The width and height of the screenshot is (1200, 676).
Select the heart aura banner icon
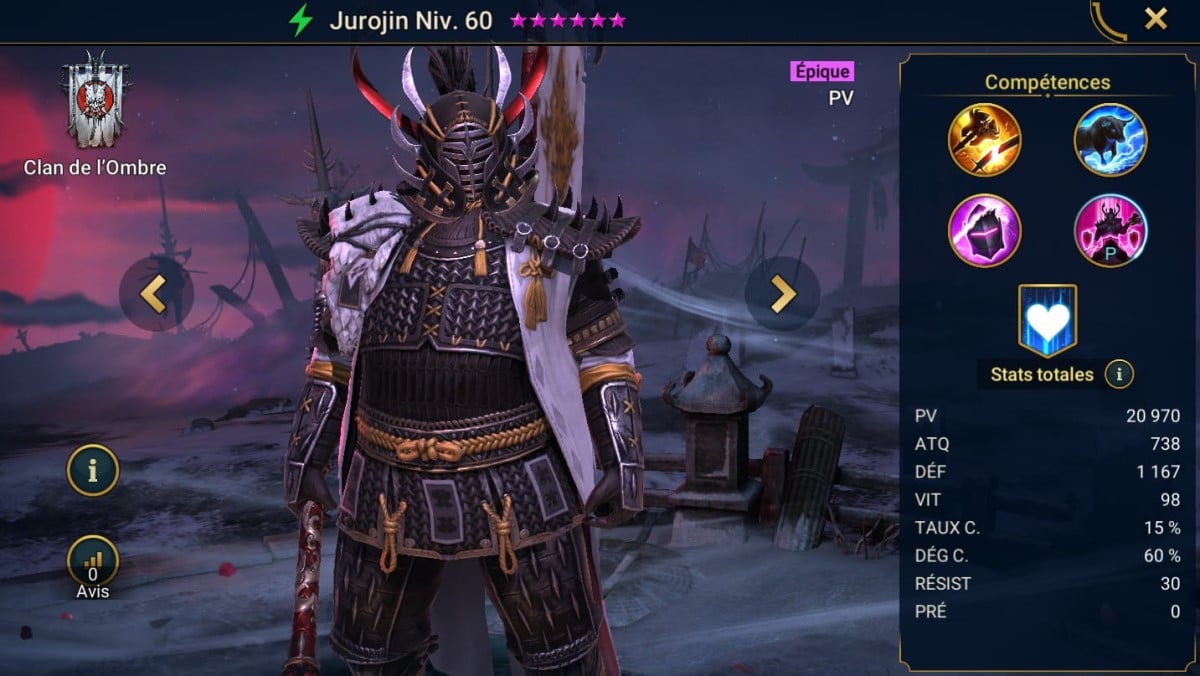pos(1047,321)
